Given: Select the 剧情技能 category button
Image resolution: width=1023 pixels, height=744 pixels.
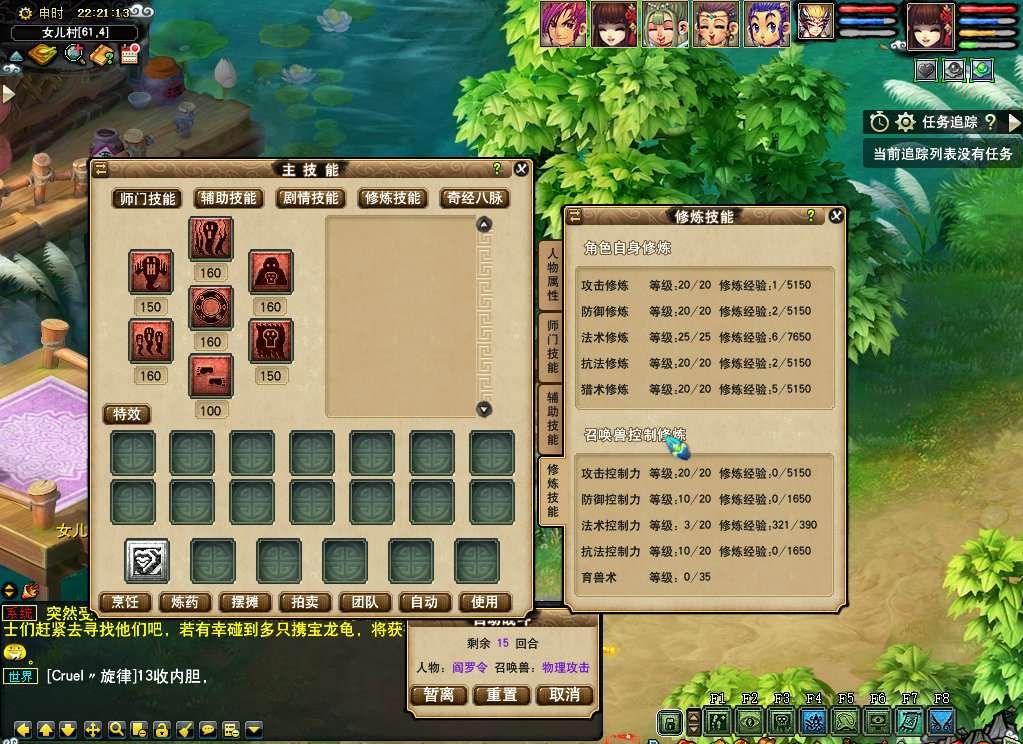Looking at the screenshot, I should pos(311,198).
